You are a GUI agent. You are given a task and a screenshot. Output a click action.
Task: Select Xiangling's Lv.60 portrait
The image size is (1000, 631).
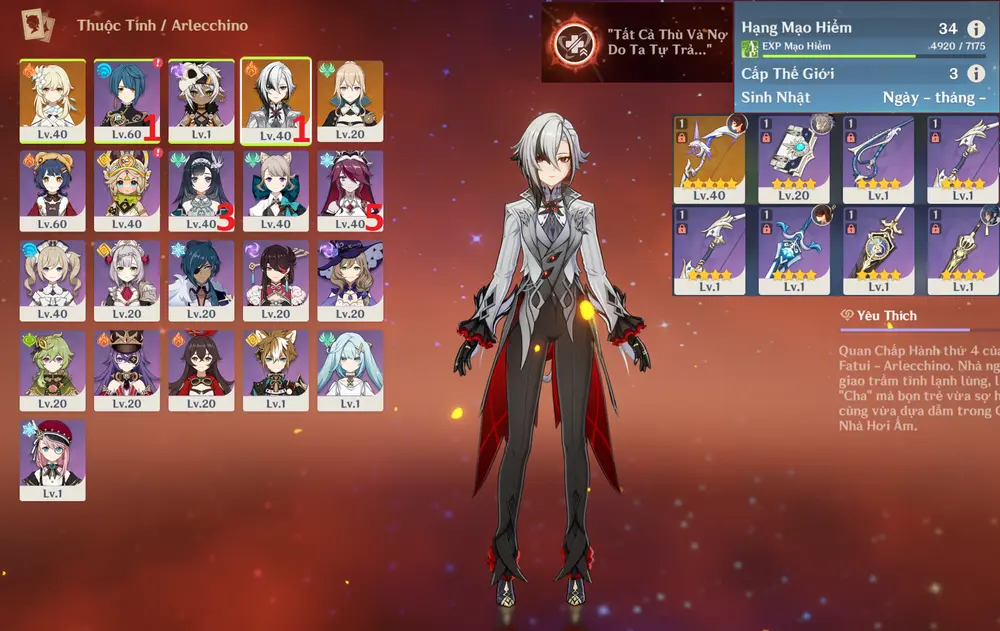pos(52,190)
